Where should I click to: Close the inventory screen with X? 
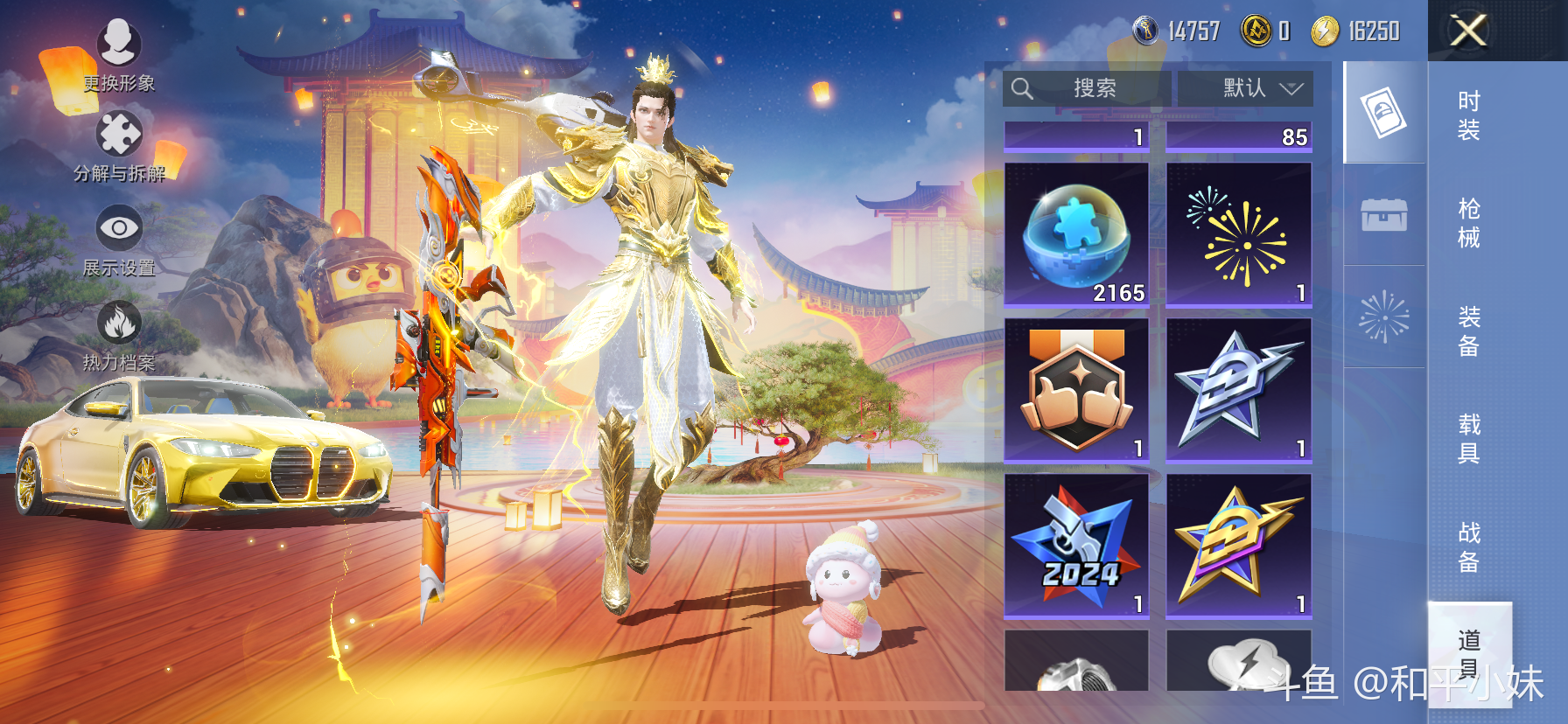click(1468, 31)
